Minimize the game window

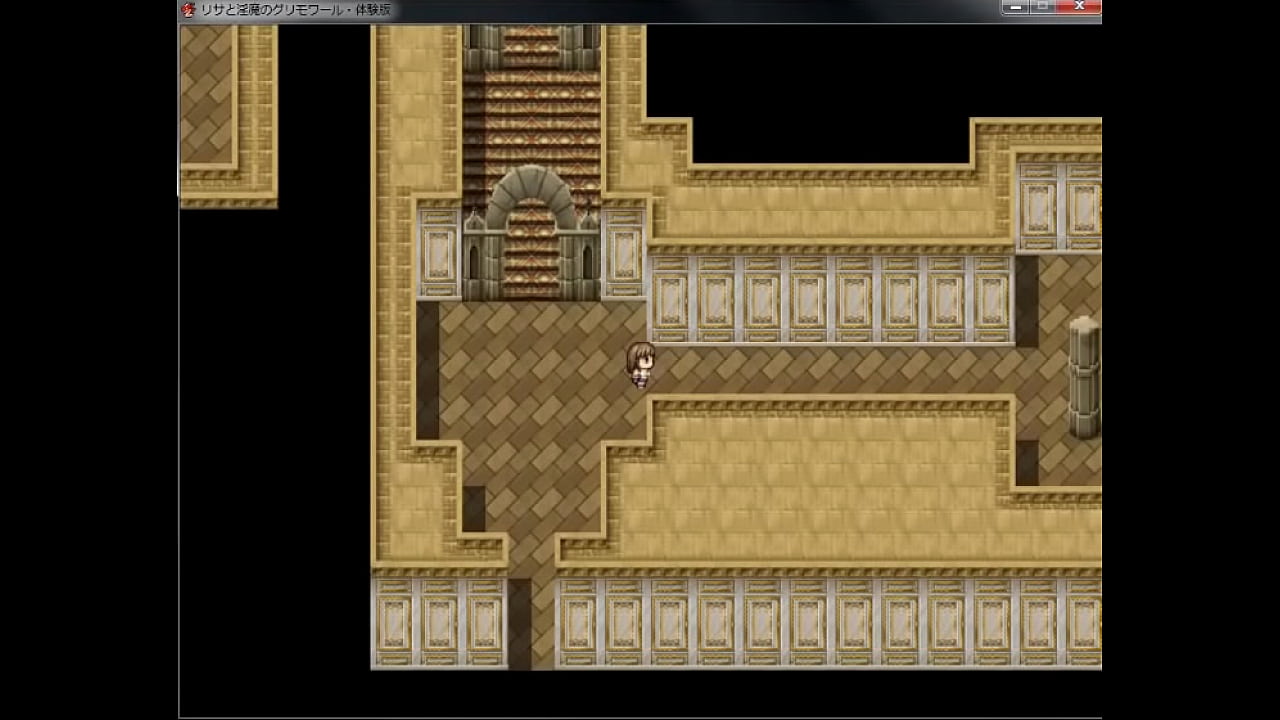[1016, 7]
